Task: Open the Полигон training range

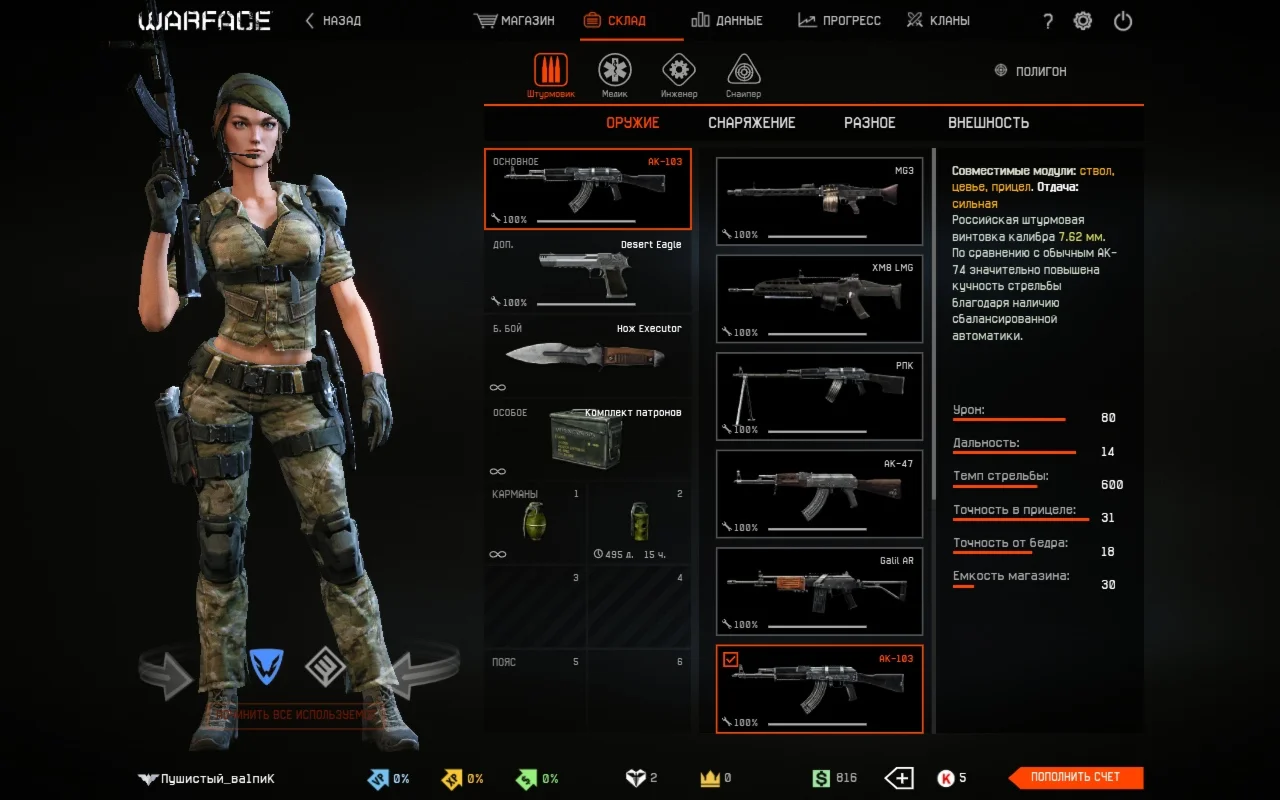Action: [1030, 71]
